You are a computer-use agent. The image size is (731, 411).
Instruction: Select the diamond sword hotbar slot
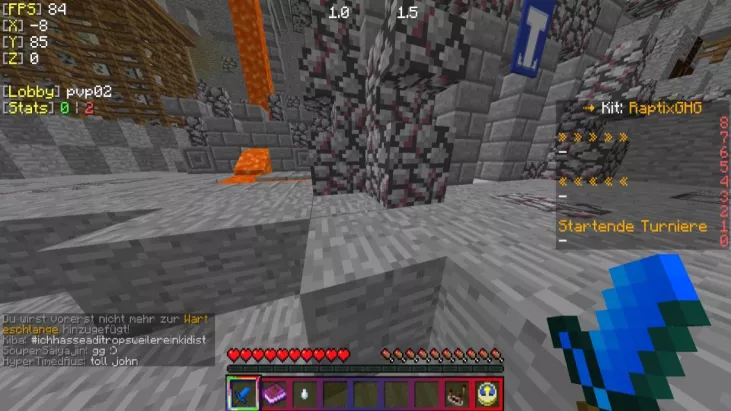point(244,393)
